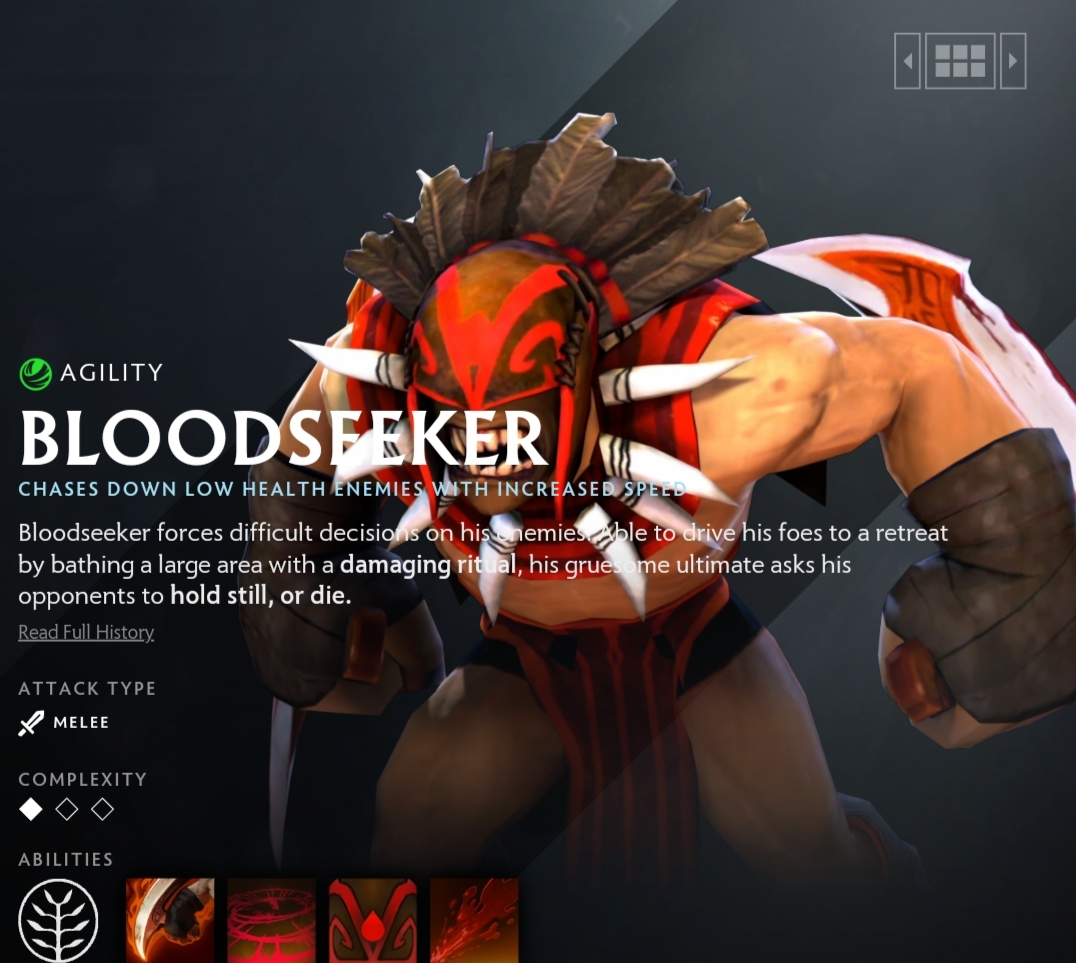
Task: Select the Rupture ability icon
Action: pos(475,921)
